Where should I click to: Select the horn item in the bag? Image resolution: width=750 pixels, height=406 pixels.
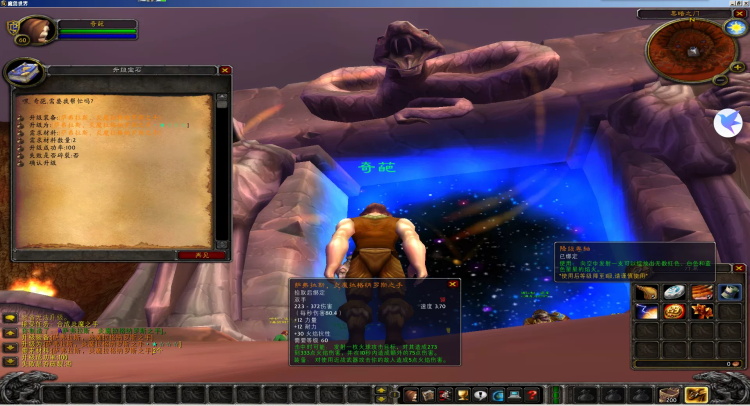click(647, 292)
